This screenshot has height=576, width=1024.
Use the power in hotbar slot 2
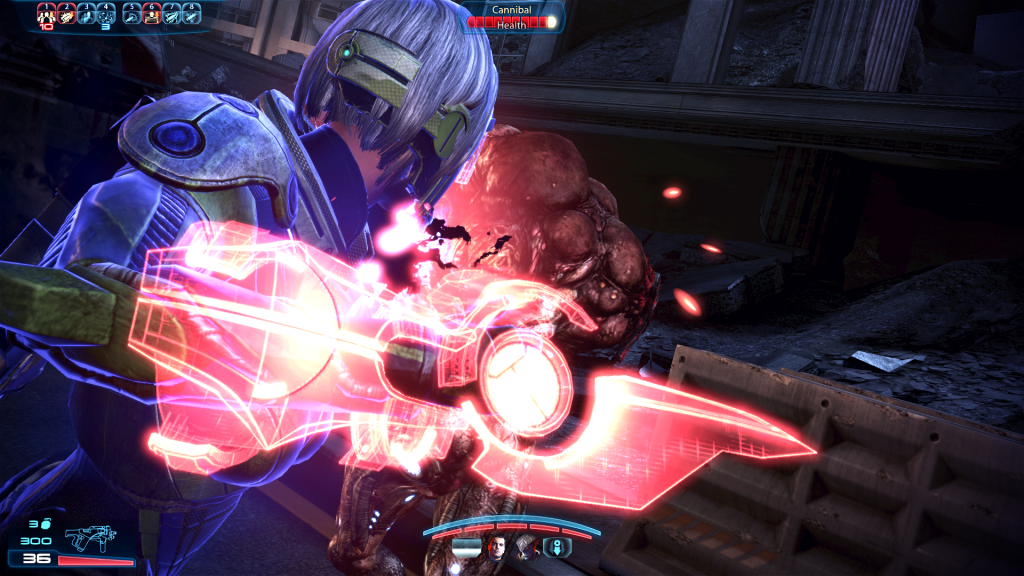pyautogui.click(x=65, y=13)
